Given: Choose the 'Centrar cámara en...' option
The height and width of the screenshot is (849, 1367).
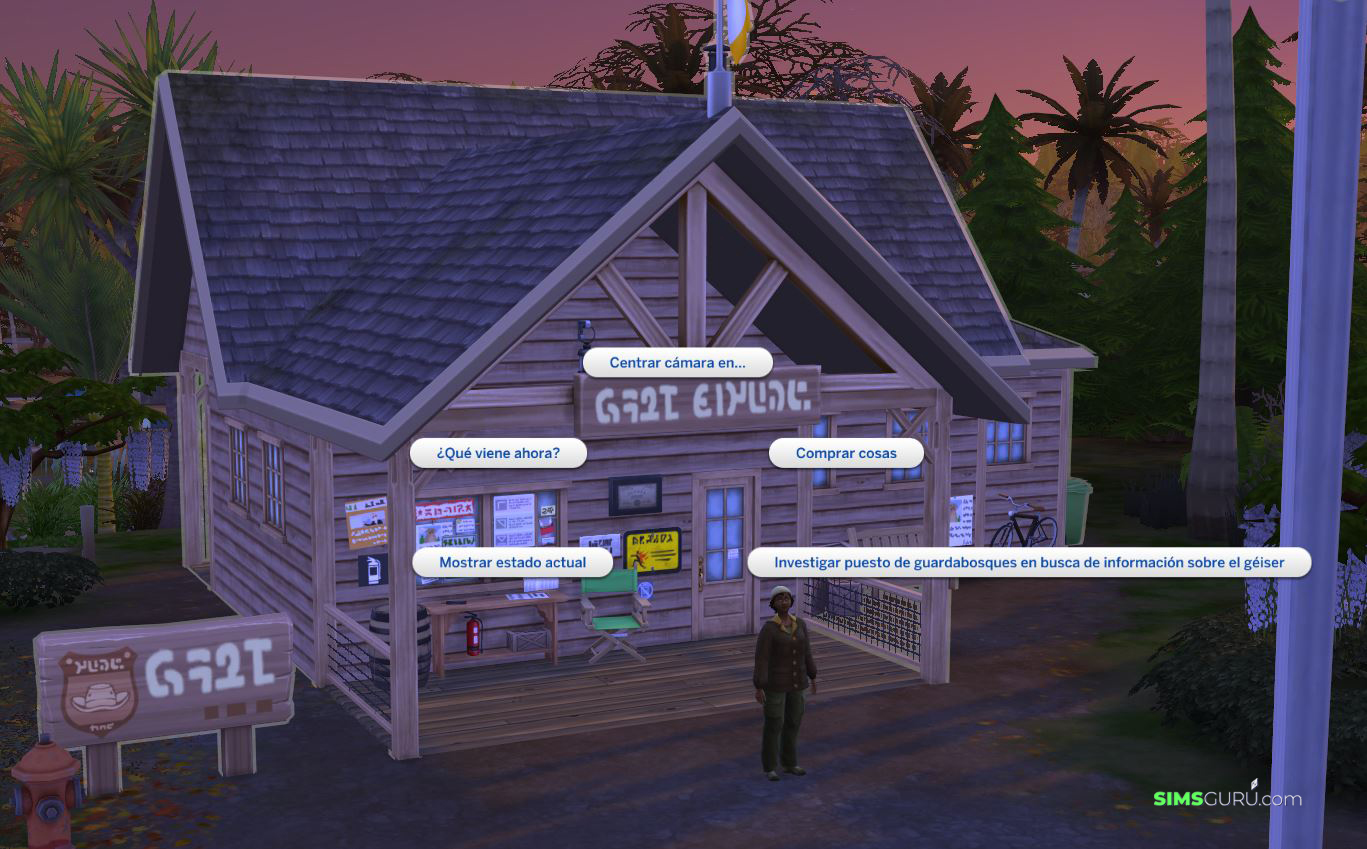Looking at the screenshot, I should tap(677, 363).
